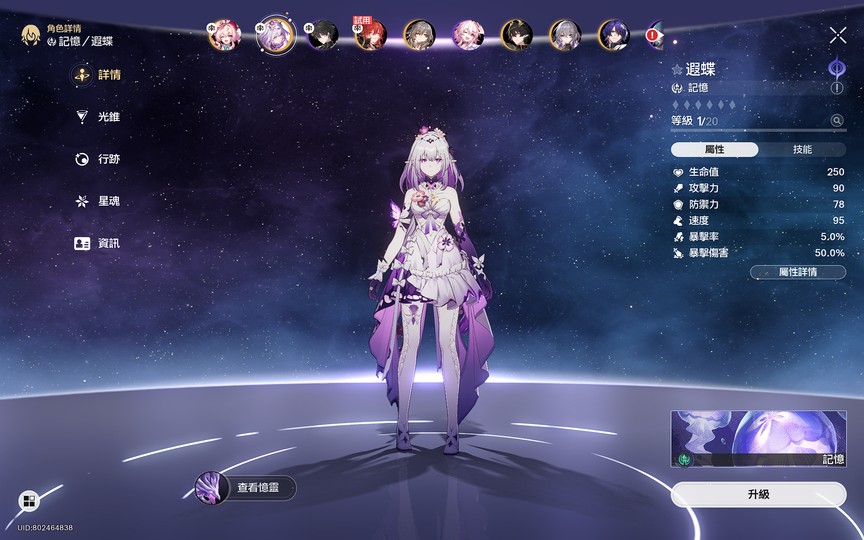The height and width of the screenshot is (540, 864).
Task: Open 屬性詳情 attribute details
Action: coord(797,272)
